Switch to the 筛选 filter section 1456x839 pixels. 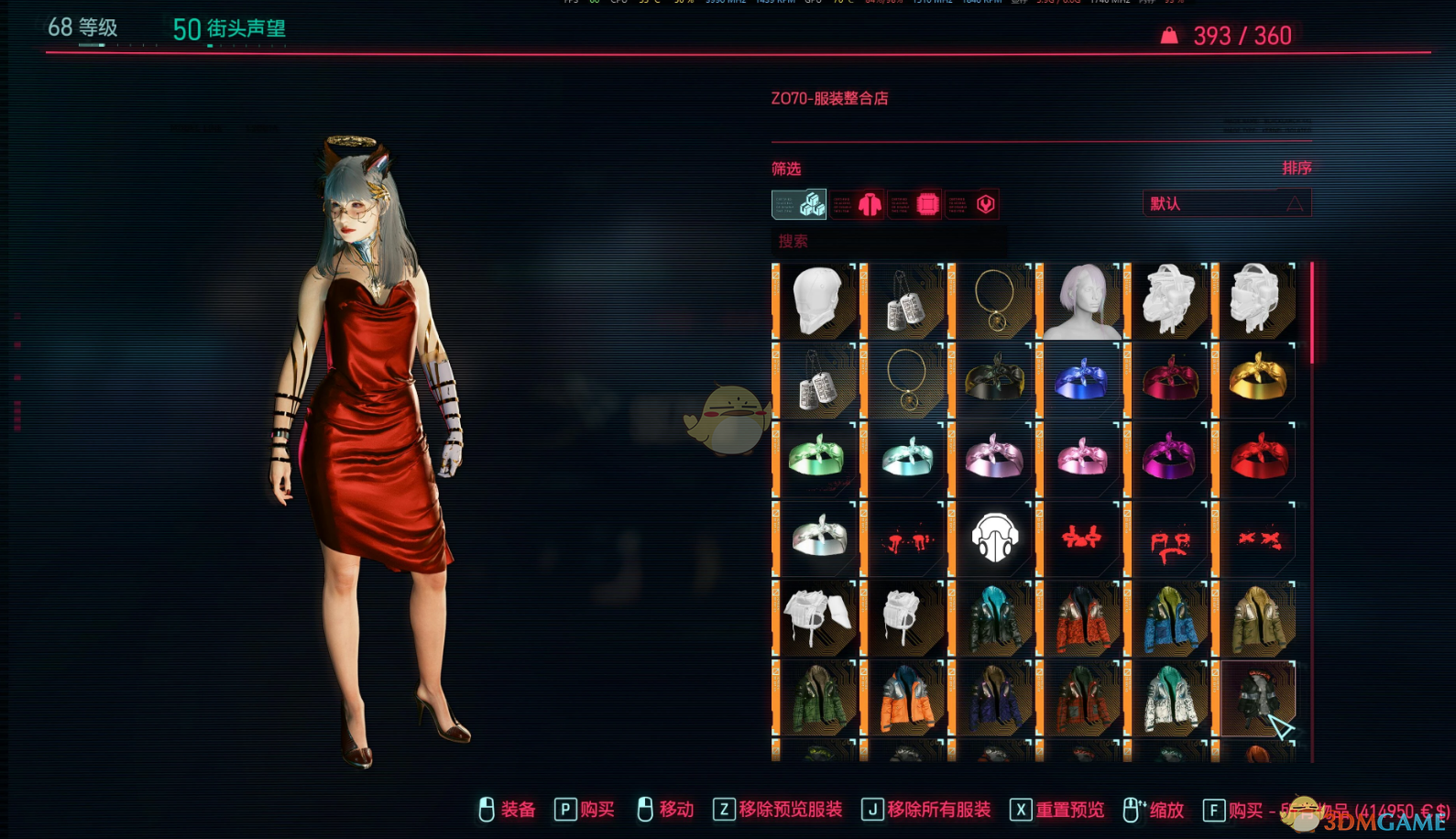tap(788, 168)
